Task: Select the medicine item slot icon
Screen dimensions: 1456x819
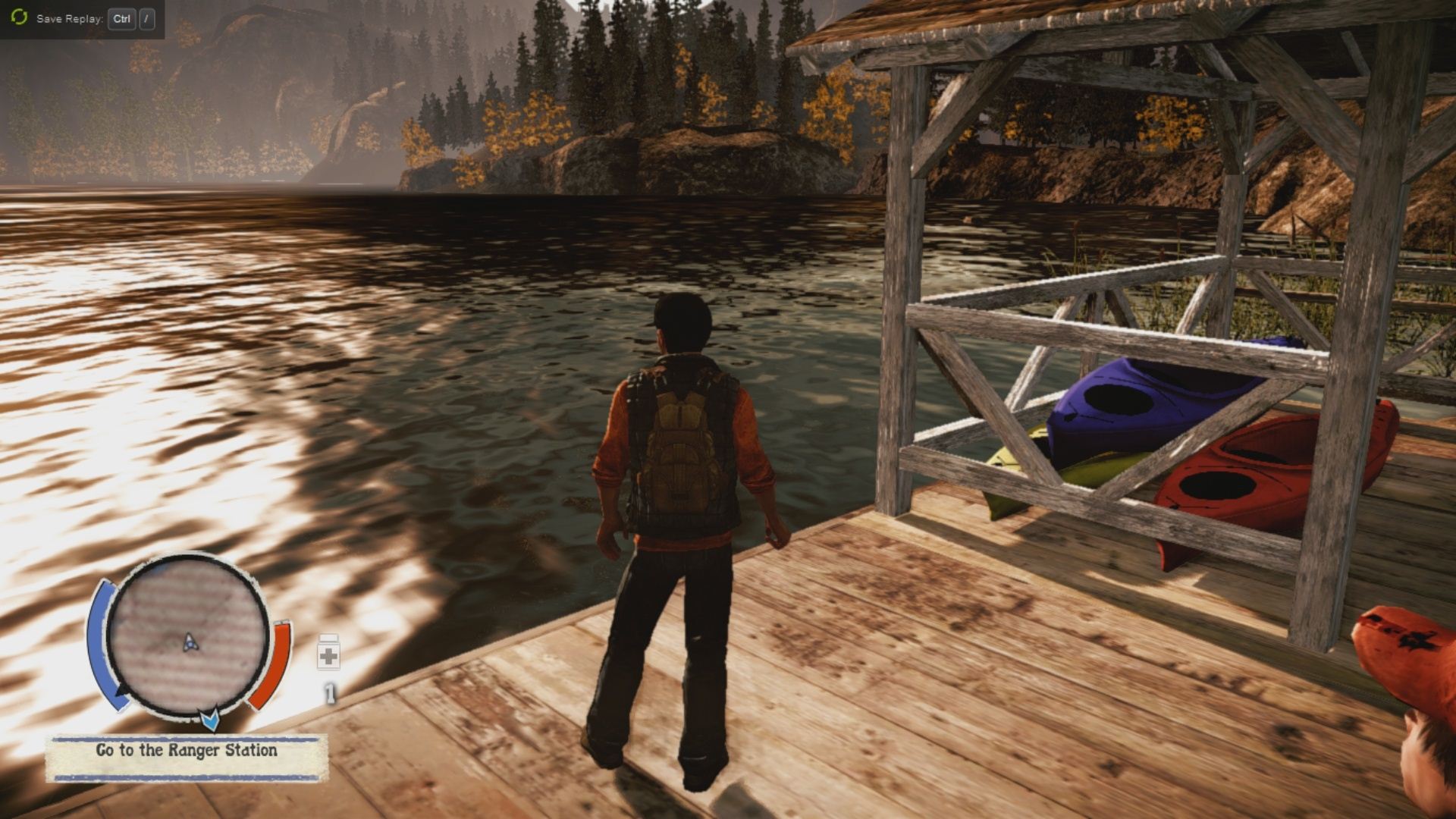Action: pyautogui.click(x=328, y=655)
